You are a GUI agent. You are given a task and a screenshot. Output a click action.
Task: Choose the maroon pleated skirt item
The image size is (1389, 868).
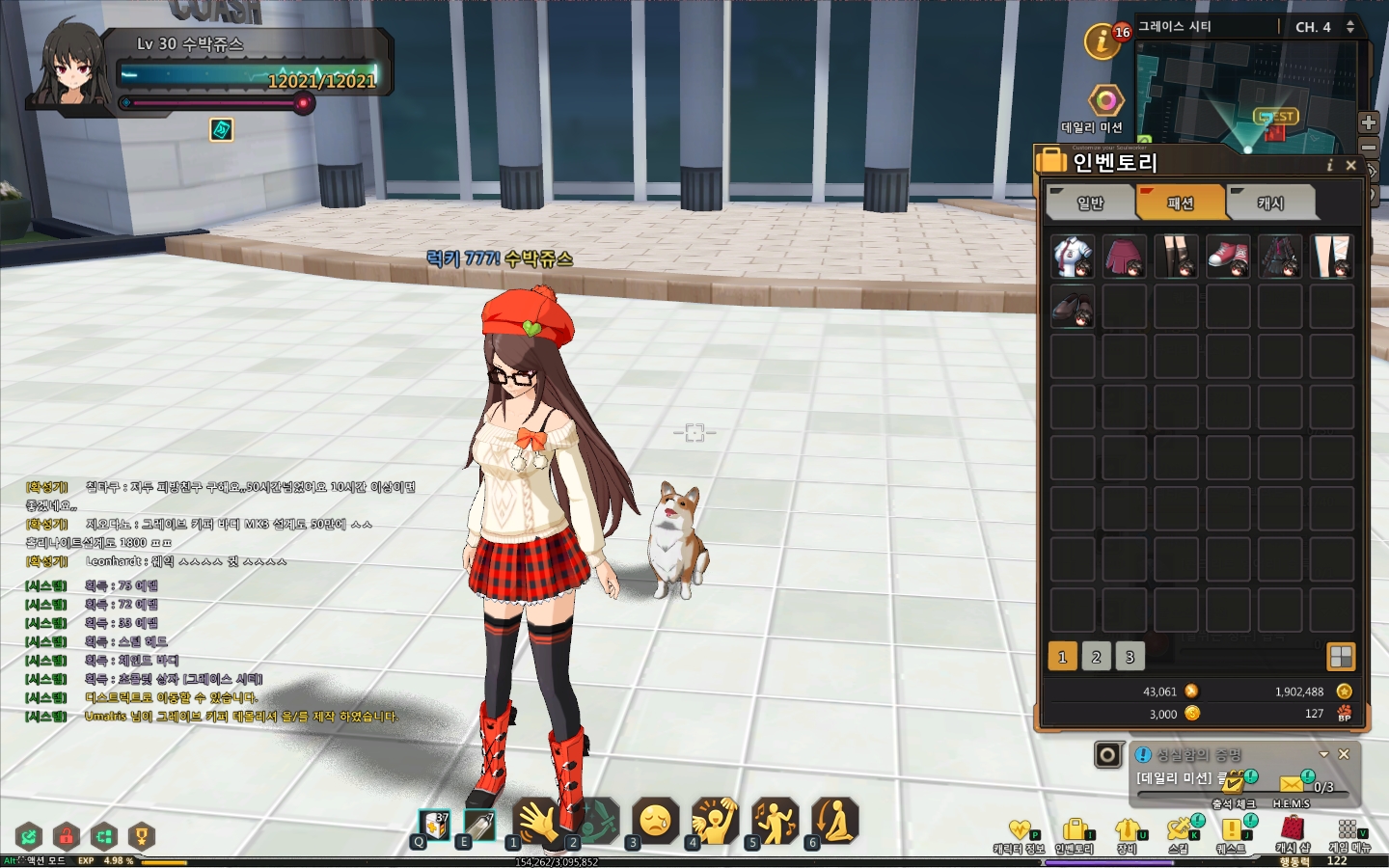coord(1125,257)
